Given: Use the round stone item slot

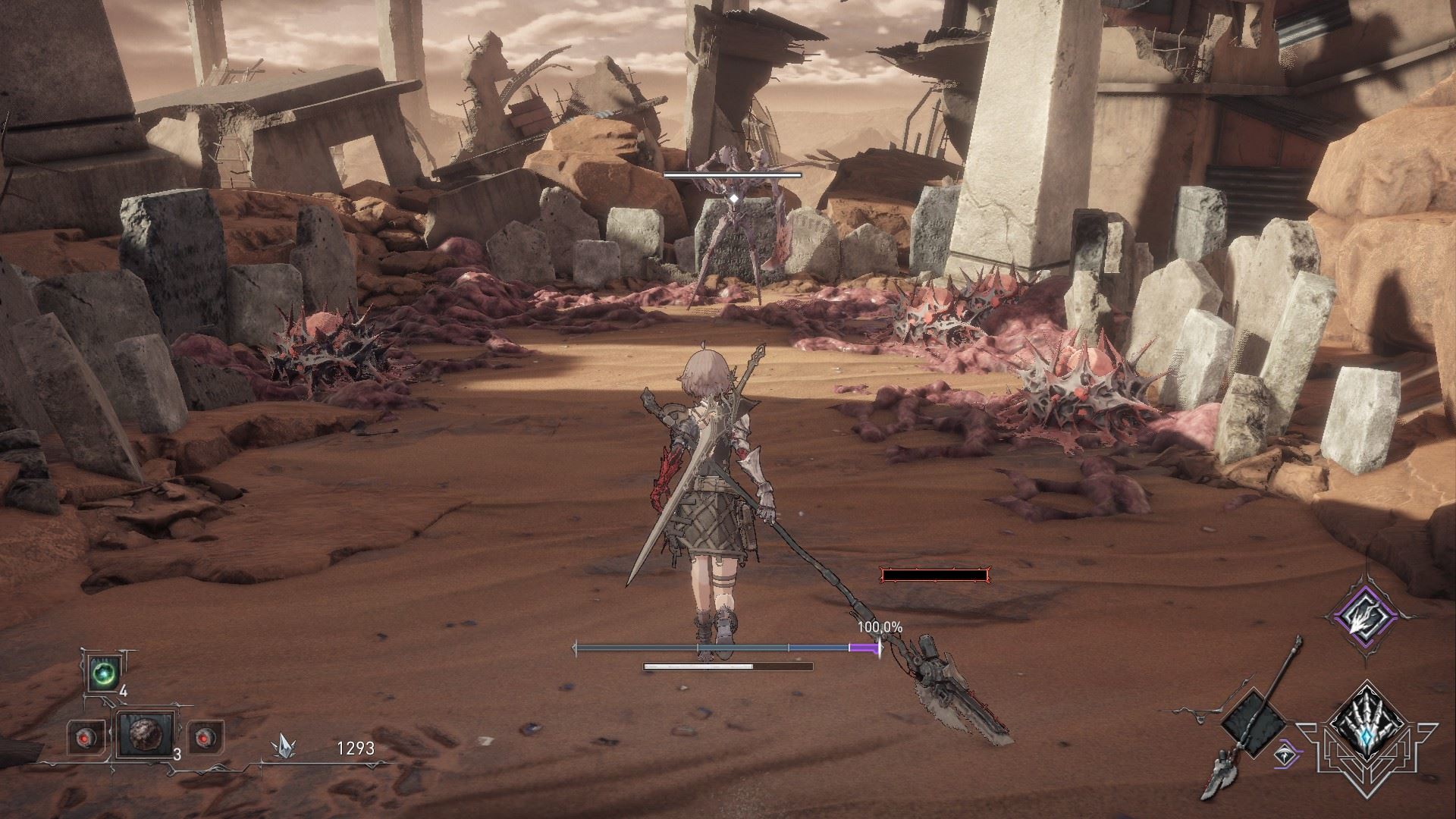Looking at the screenshot, I should (x=144, y=734).
